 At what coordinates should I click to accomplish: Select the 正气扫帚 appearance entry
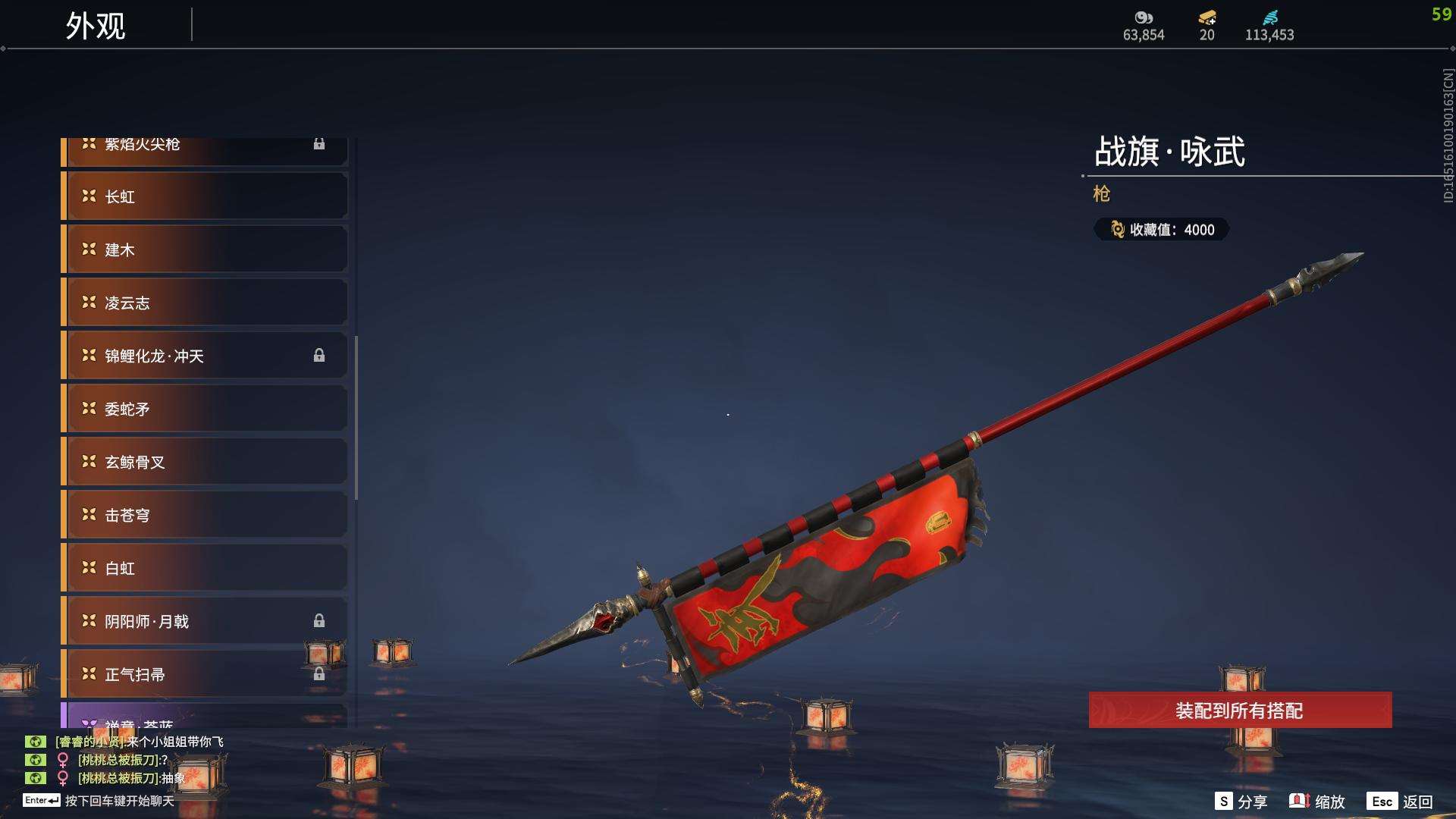[x=205, y=674]
